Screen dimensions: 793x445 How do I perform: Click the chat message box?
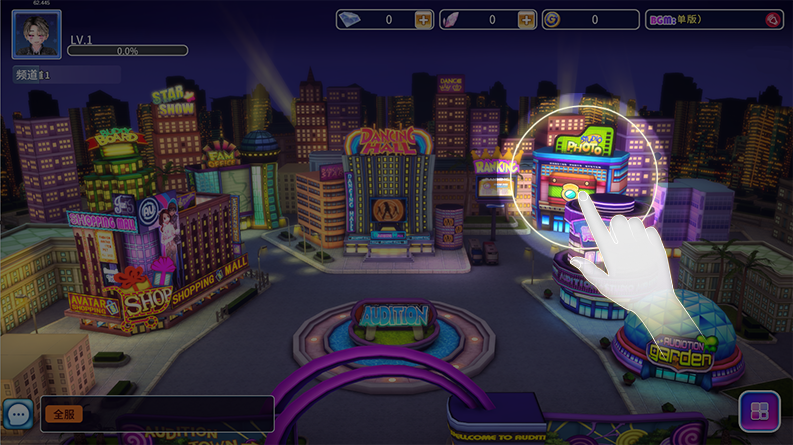point(170,413)
